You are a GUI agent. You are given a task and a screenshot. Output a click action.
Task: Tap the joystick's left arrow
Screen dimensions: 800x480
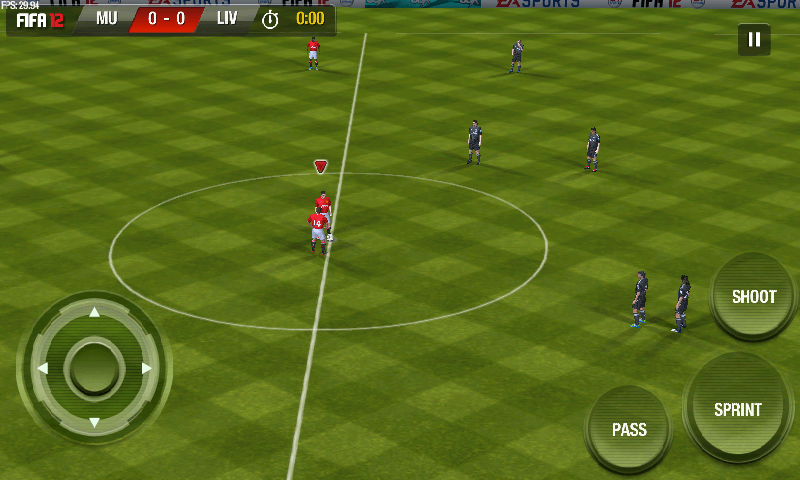point(42,368)
